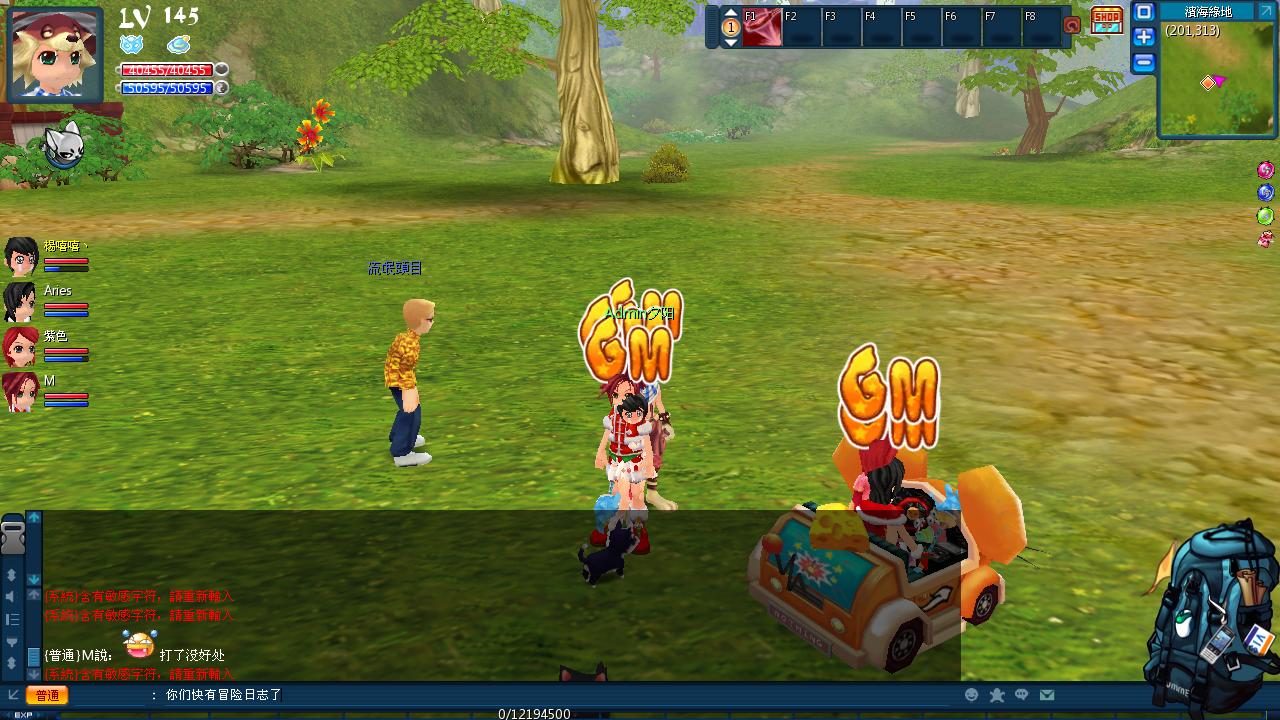Viewport: 1280px width, 720px height.
Task: Click the dancing figure emote icon
Action: point(996,693)
